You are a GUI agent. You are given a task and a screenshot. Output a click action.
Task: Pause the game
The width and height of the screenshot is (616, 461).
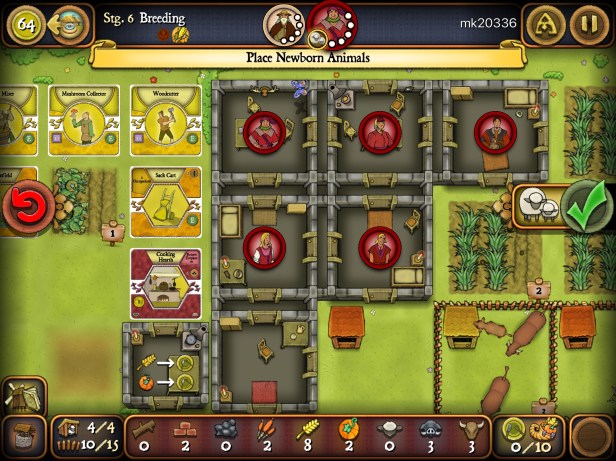tap(586, 24)
